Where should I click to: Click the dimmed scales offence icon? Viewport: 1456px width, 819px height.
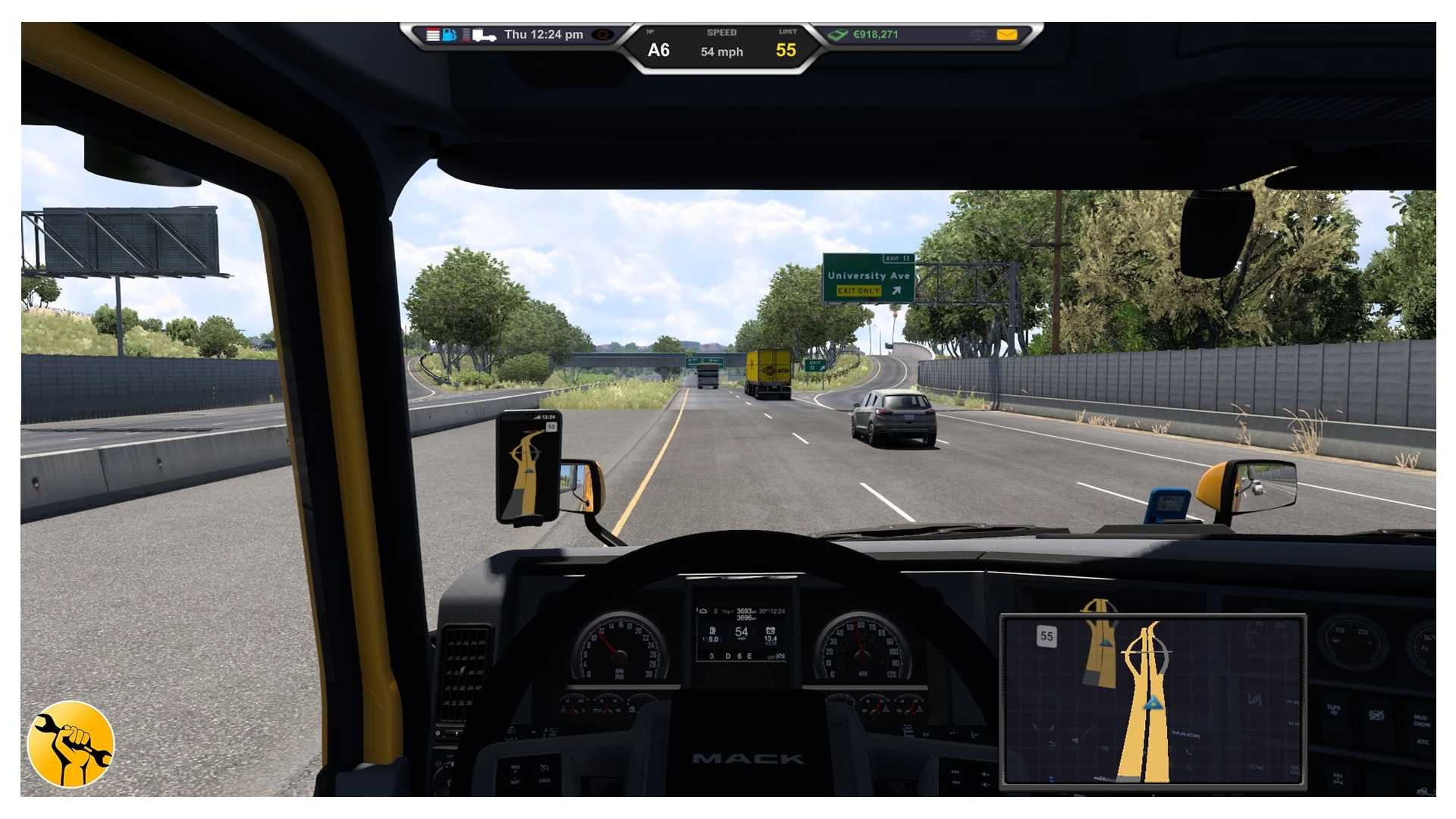click(x=977, y=35)
